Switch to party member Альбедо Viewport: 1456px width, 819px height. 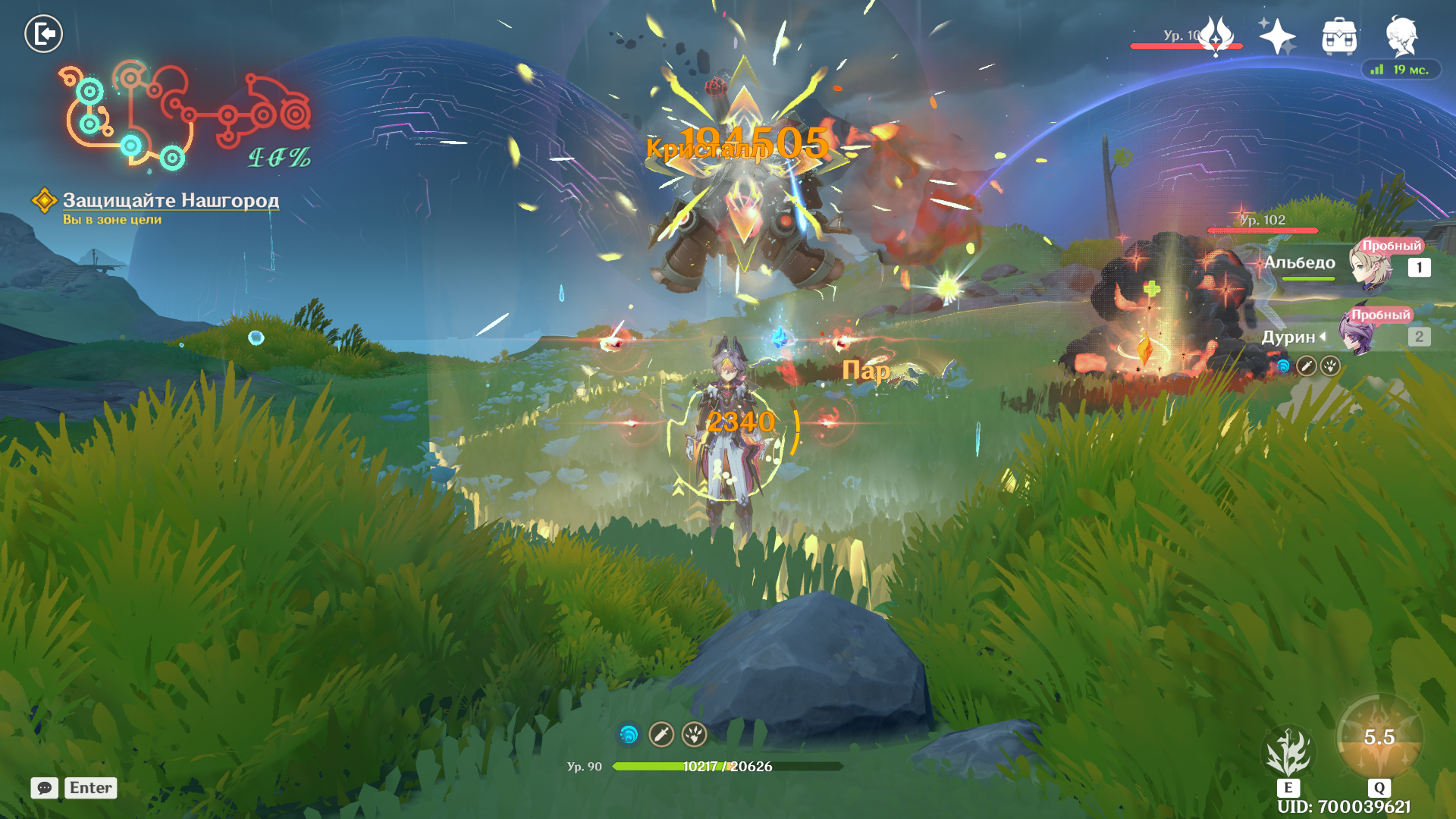click(1369, 265)
